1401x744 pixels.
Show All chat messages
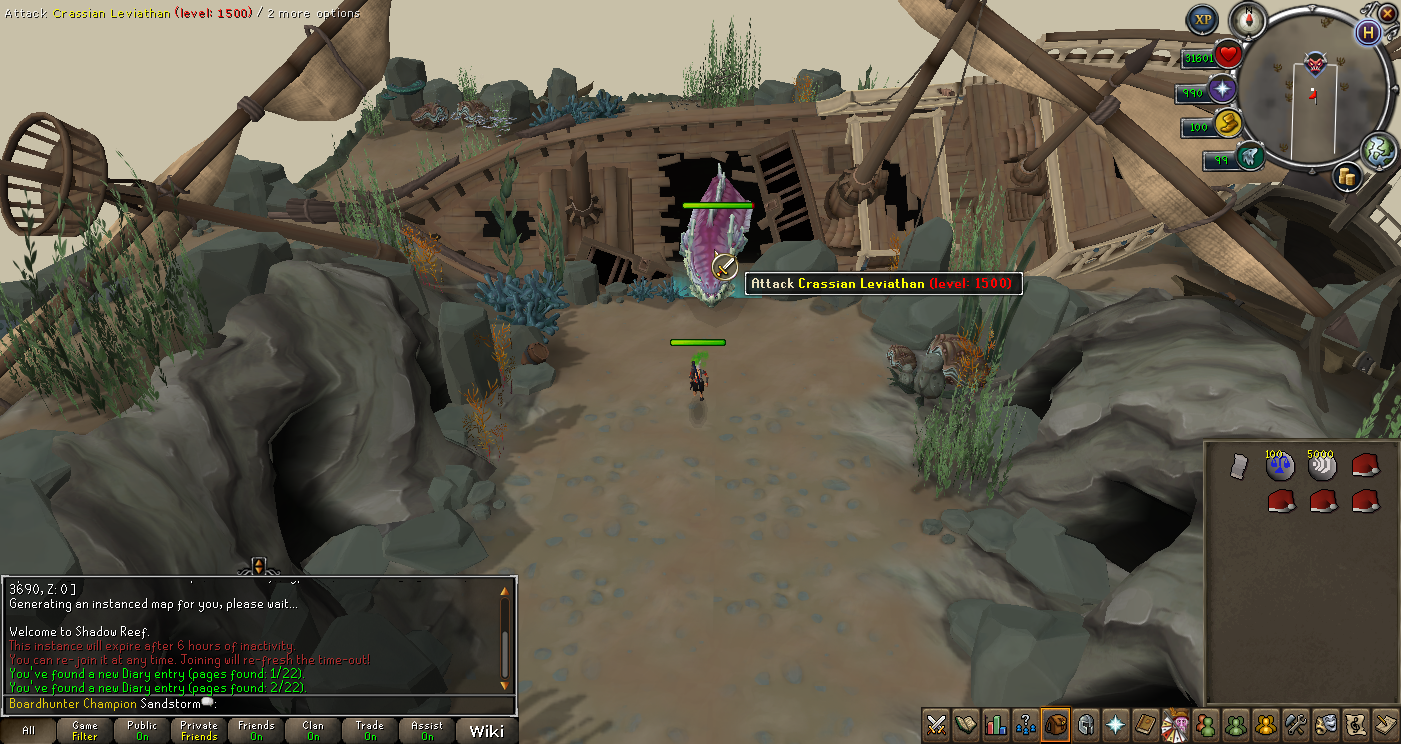coord(28,731)
